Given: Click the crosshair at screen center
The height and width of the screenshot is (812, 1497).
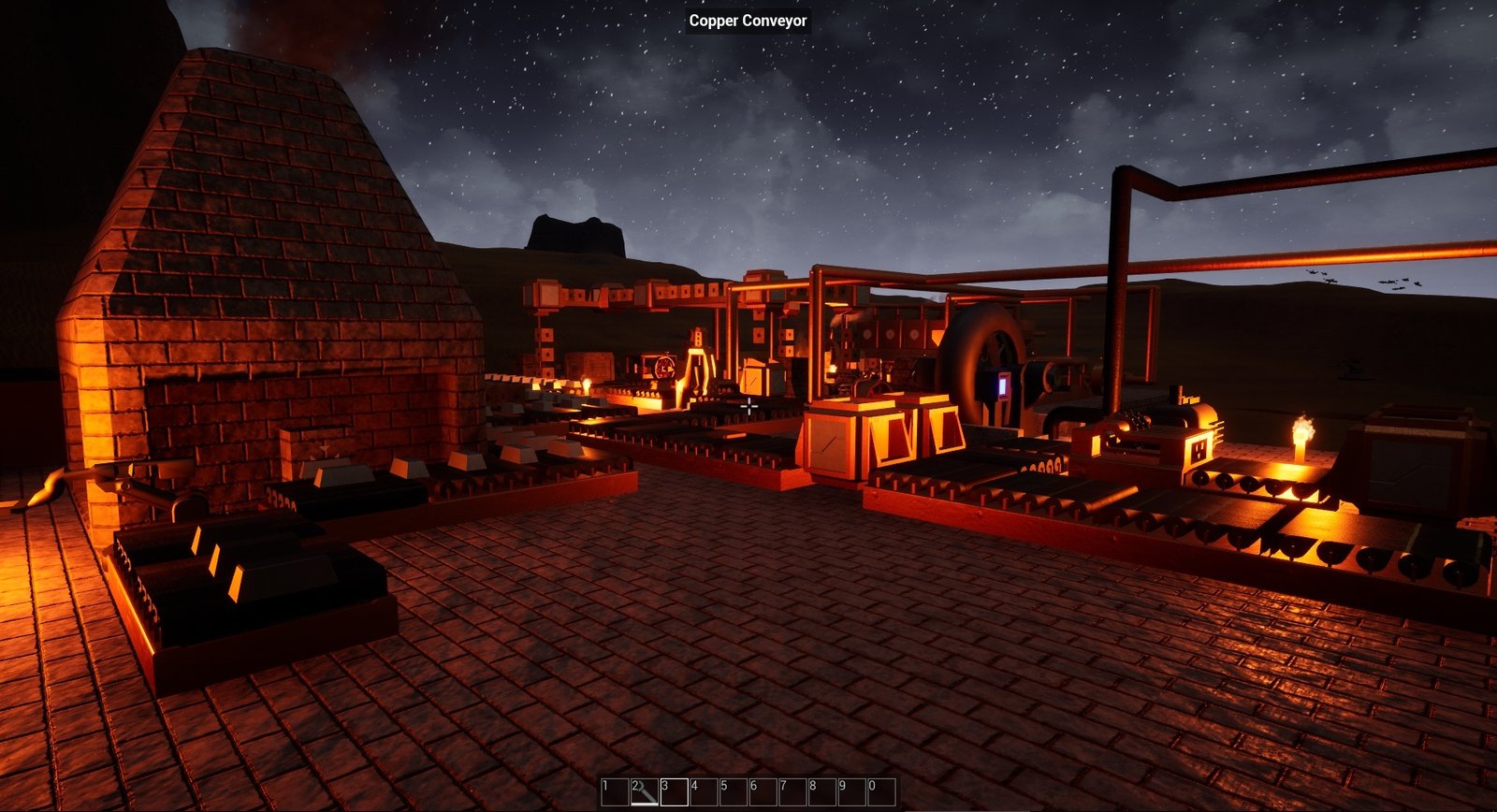Looking at the screenshot, I should point(751,407).
